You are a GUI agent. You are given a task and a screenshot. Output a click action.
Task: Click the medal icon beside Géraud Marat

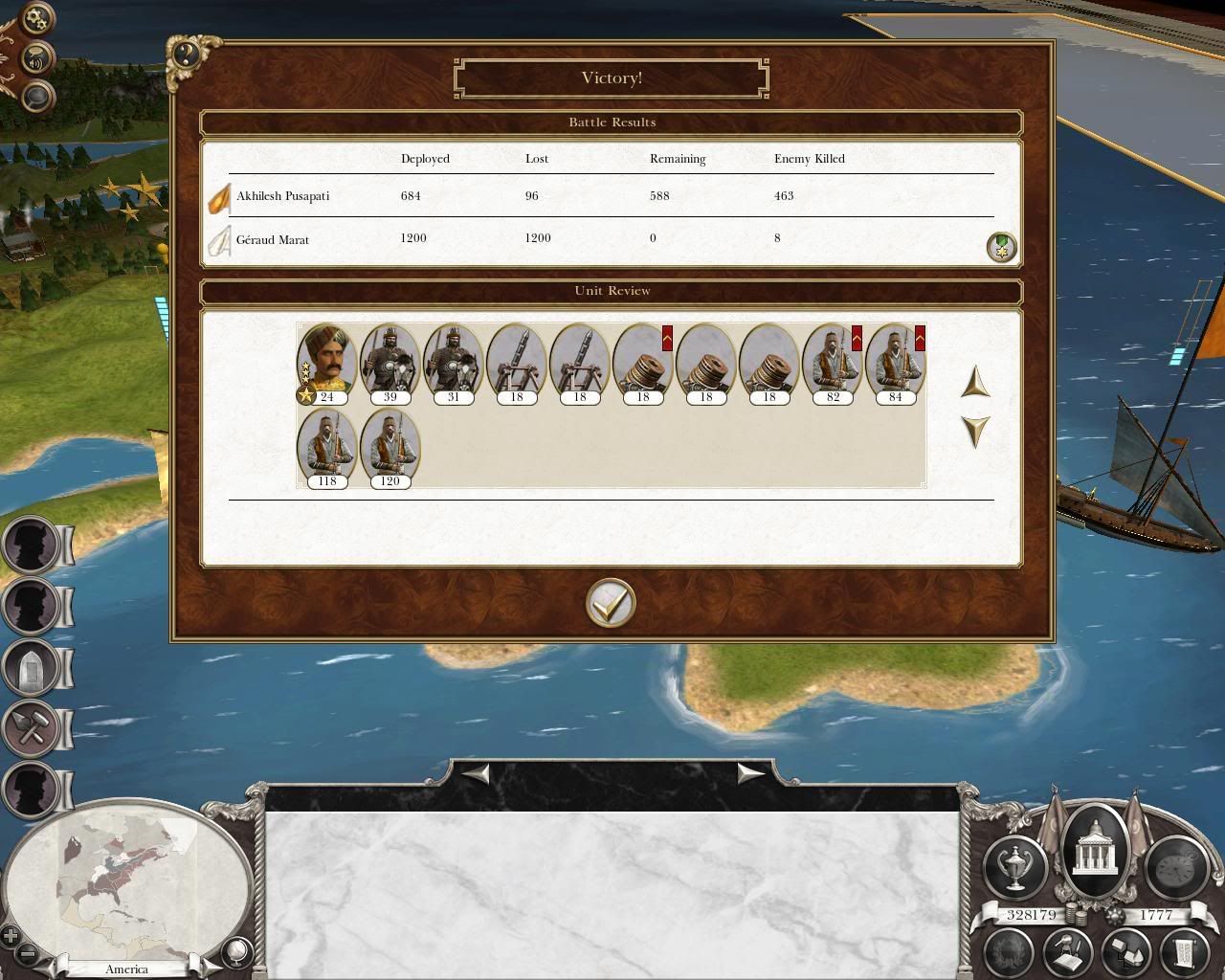(x=1001, y=248)
